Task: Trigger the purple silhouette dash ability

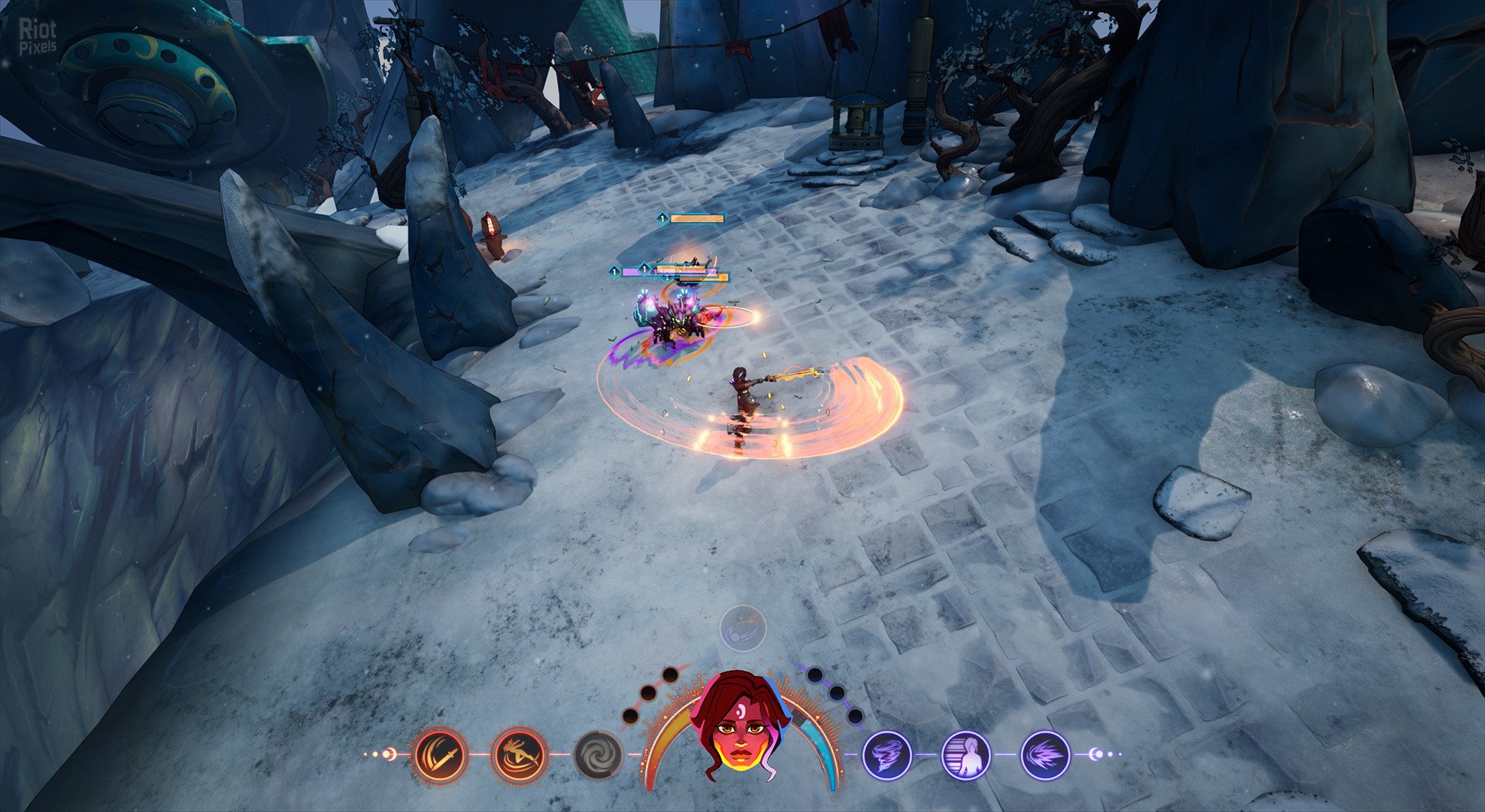Action: click(966, 754)
